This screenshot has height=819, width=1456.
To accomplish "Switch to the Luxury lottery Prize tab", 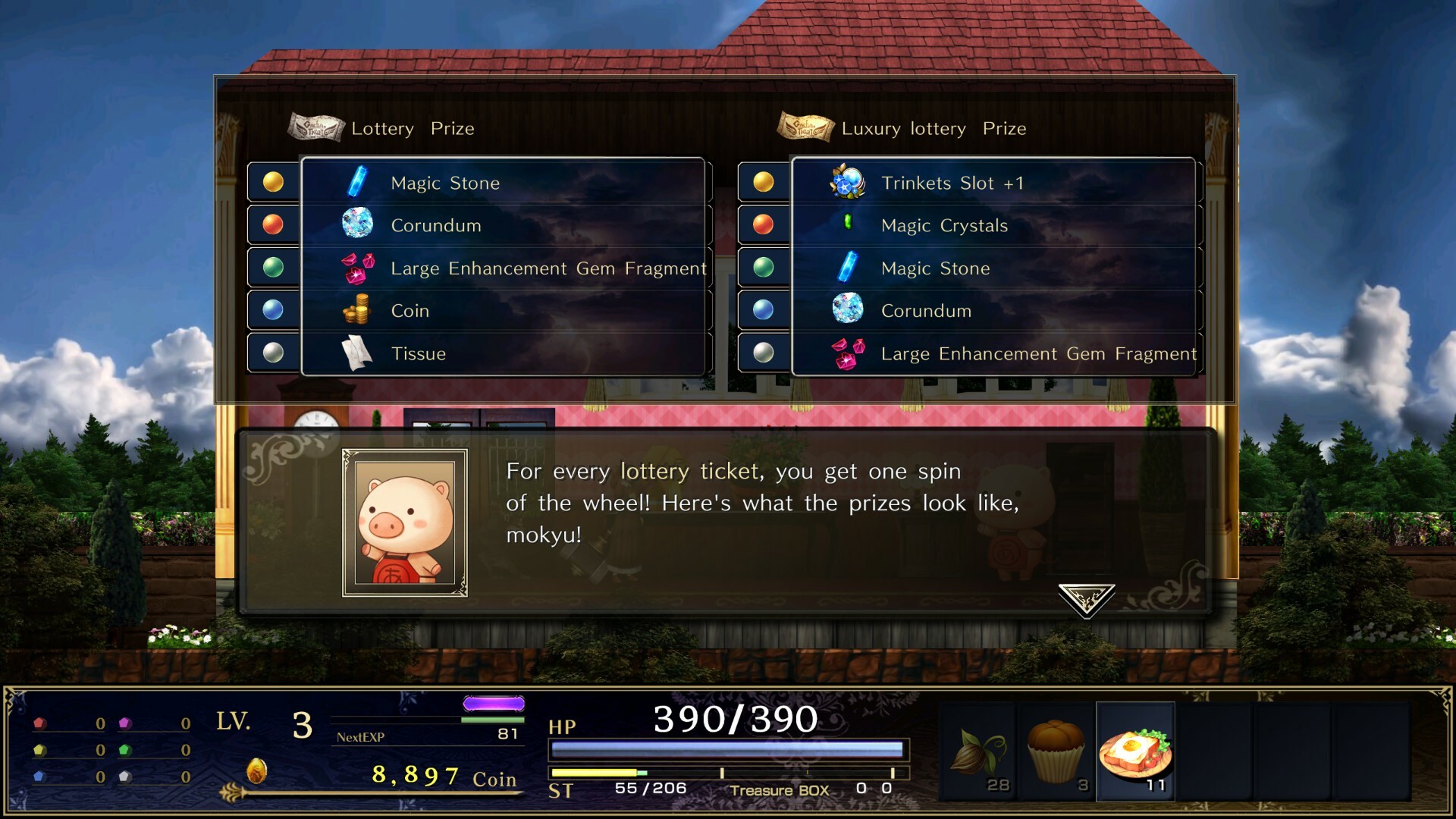I will click(933, 128).
